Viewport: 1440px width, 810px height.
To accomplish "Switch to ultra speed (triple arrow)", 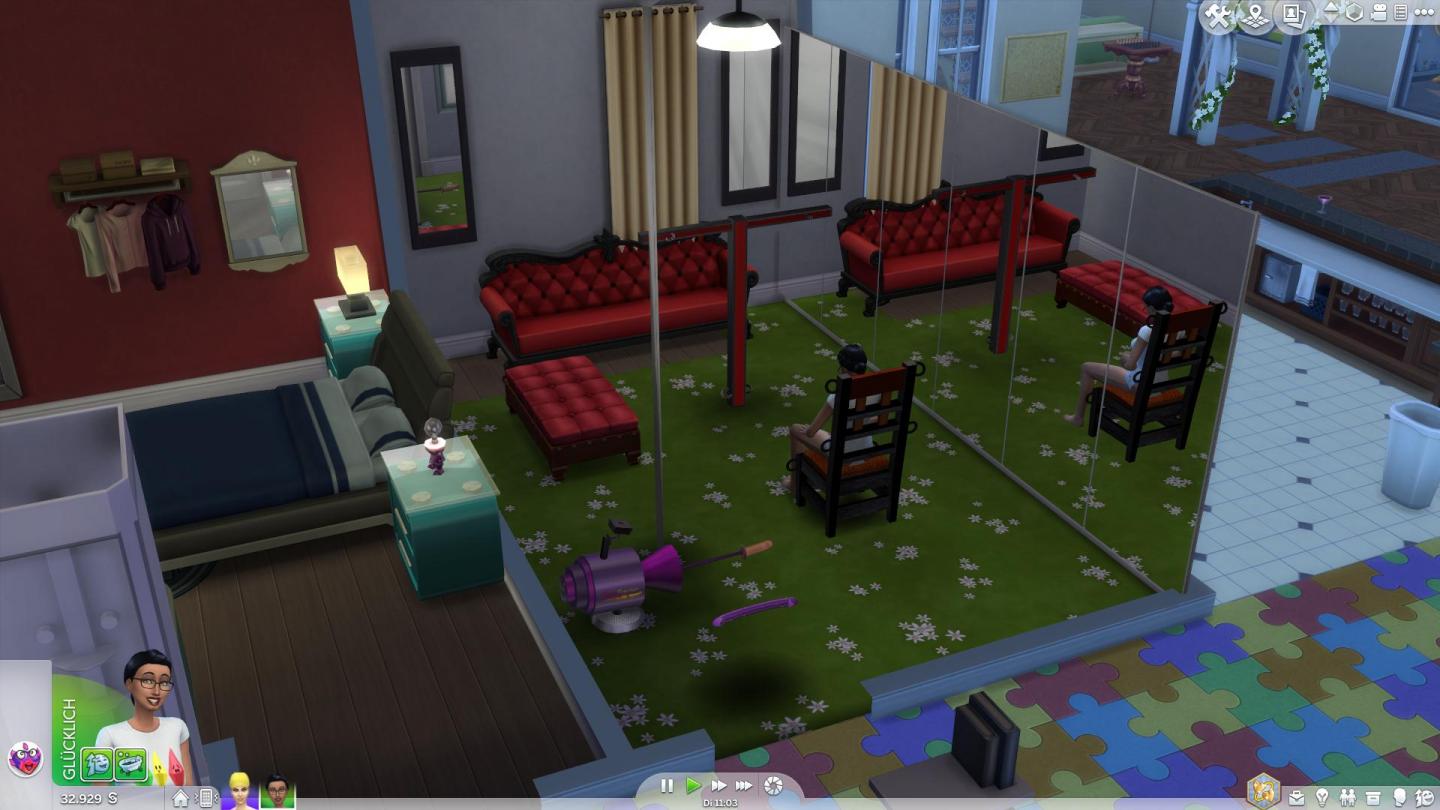I will click(x=744, y=786).
